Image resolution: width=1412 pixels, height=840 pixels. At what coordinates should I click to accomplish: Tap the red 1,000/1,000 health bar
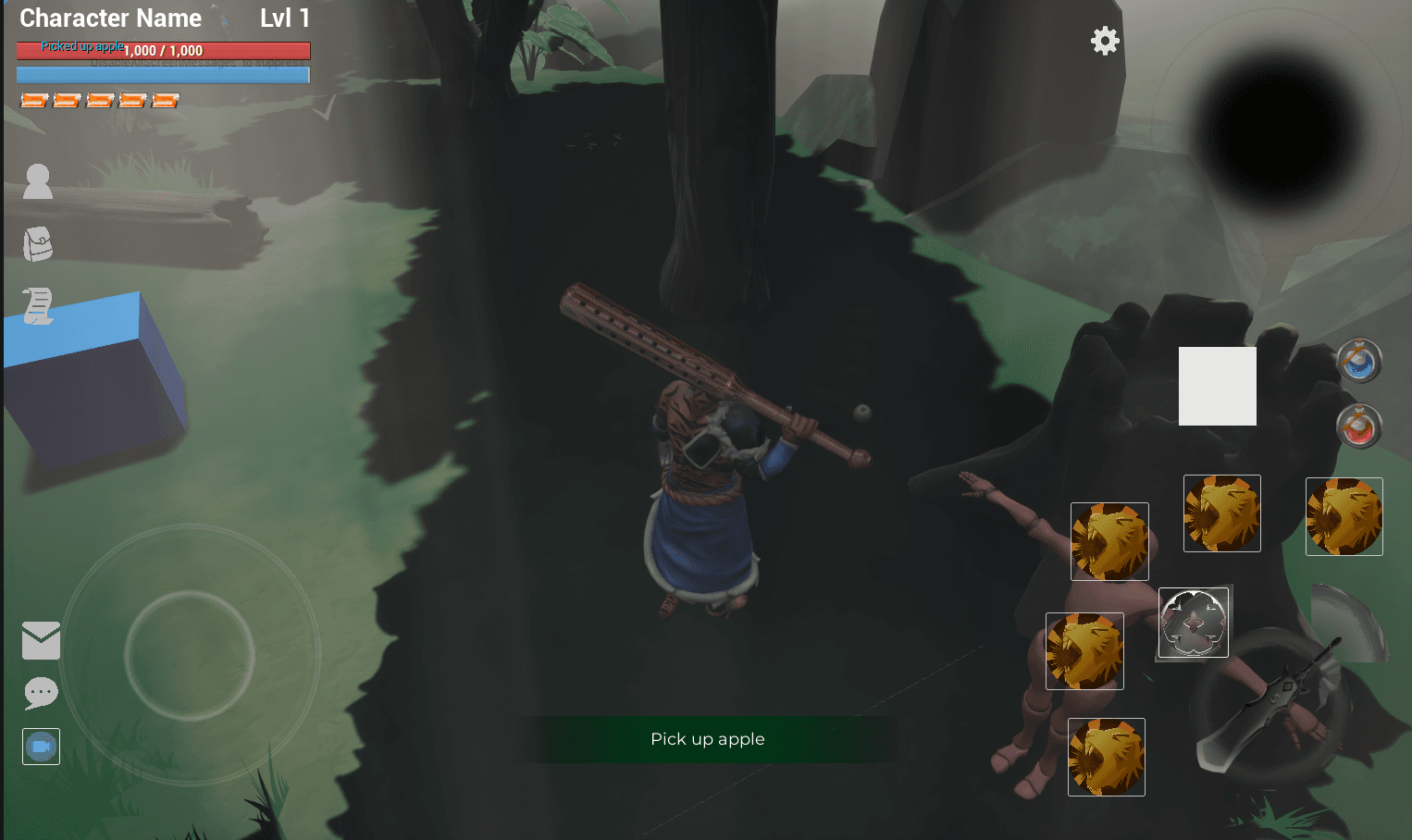[x=163, y=50]
